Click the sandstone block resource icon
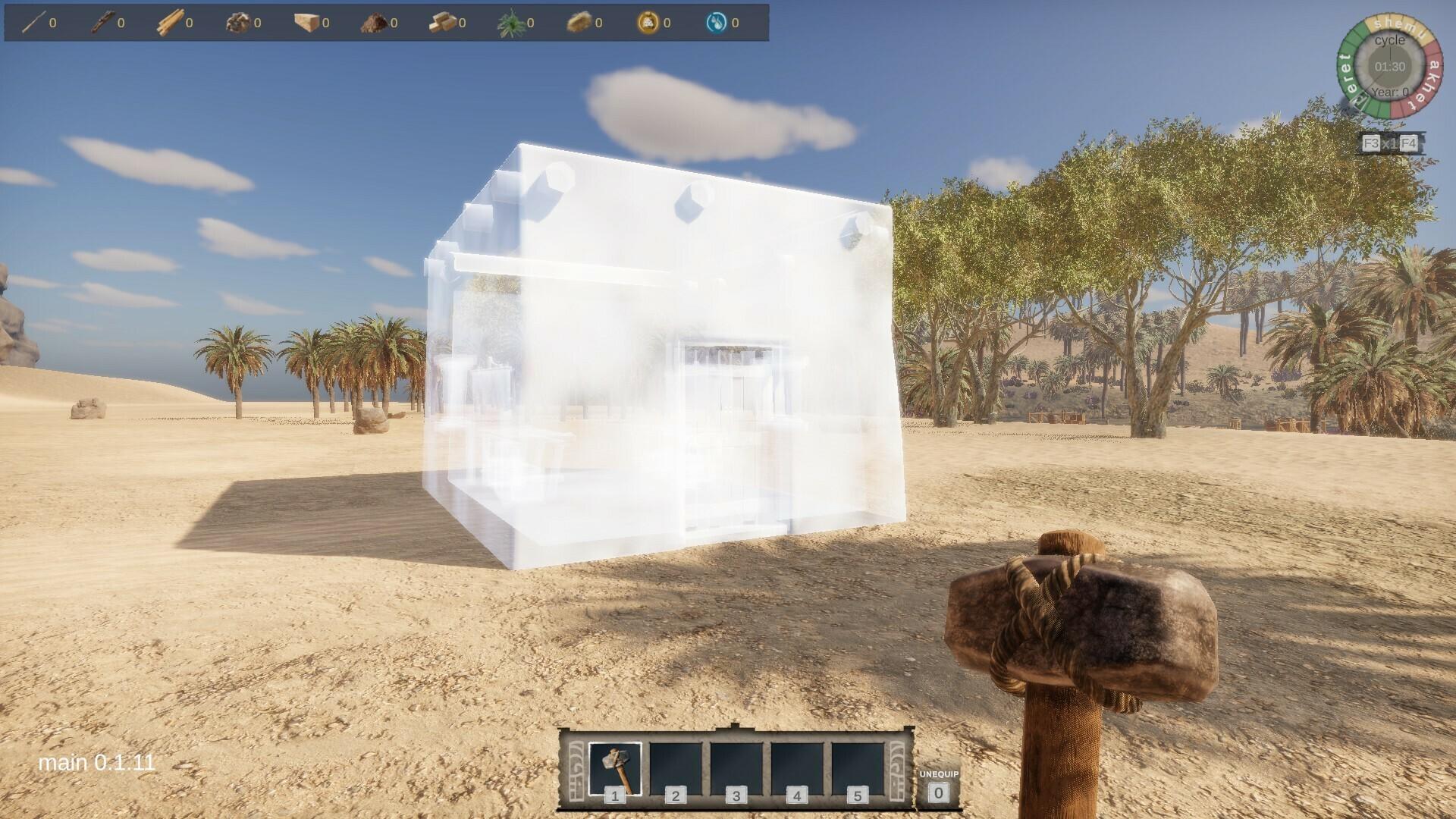1456x819 pixels. tap(307, 21)
